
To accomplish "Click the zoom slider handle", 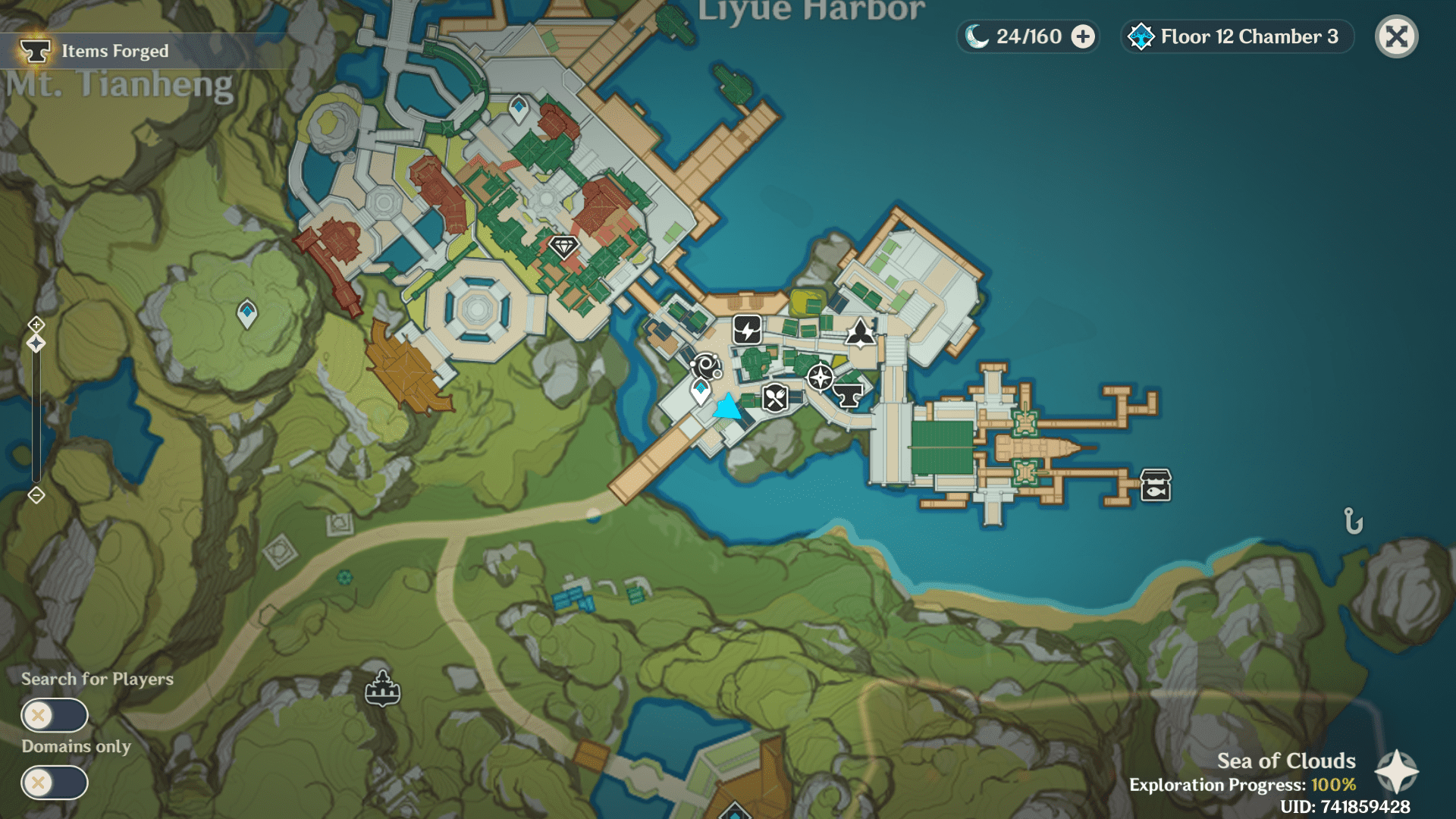I will 36,344.
